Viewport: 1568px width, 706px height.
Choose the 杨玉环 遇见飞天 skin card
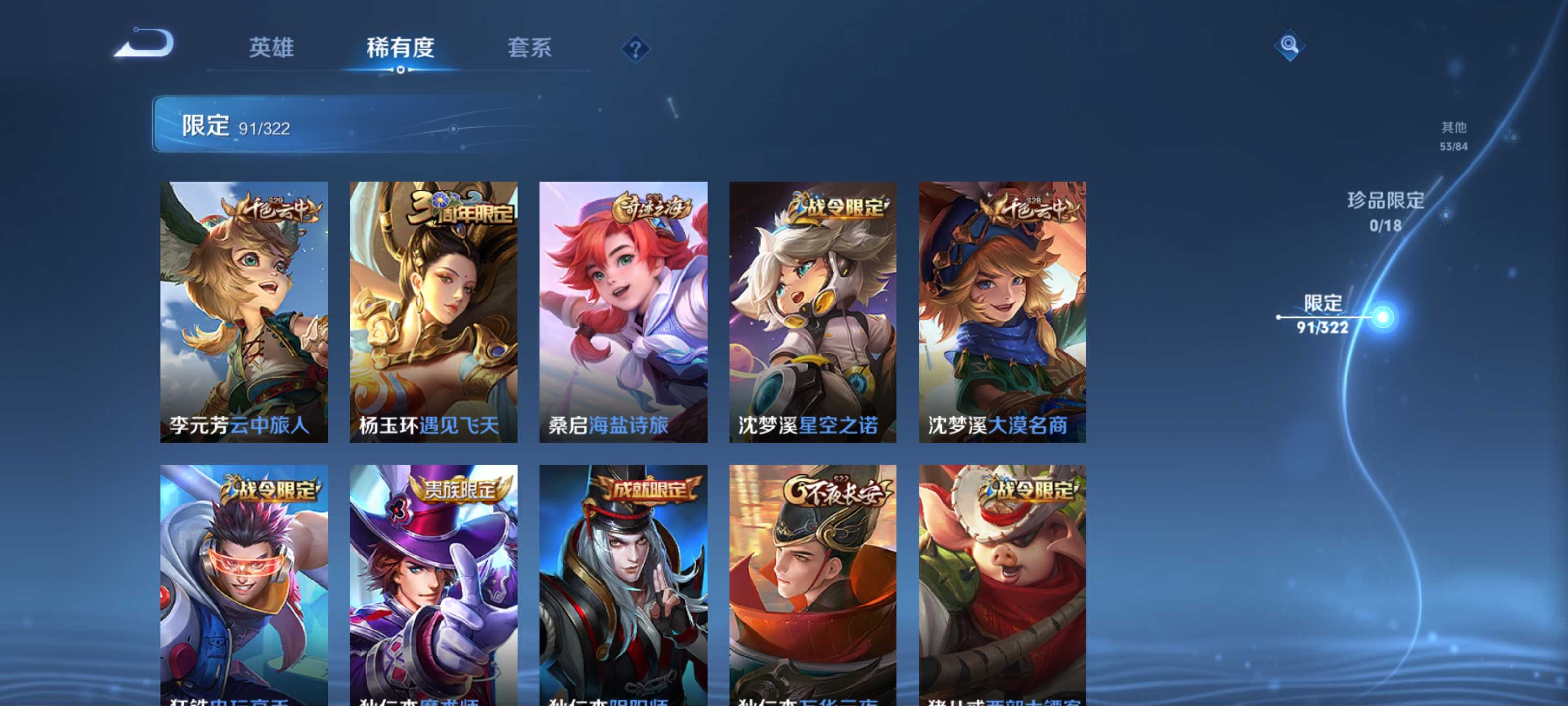[x=433, y=311]
